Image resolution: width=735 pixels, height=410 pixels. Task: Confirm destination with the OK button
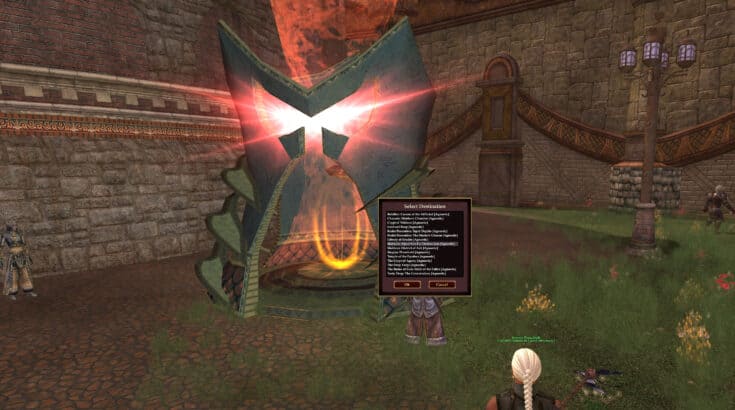pyautogui.click(x=406, y=284)
